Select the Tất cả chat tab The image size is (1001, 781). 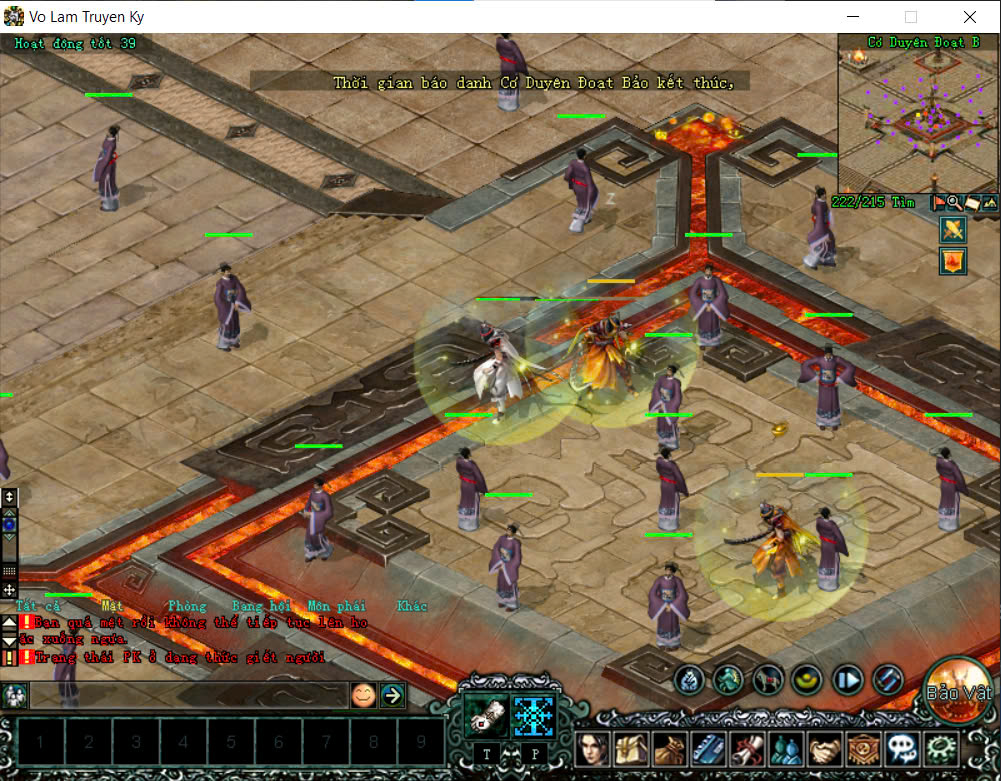click(38, 606)
